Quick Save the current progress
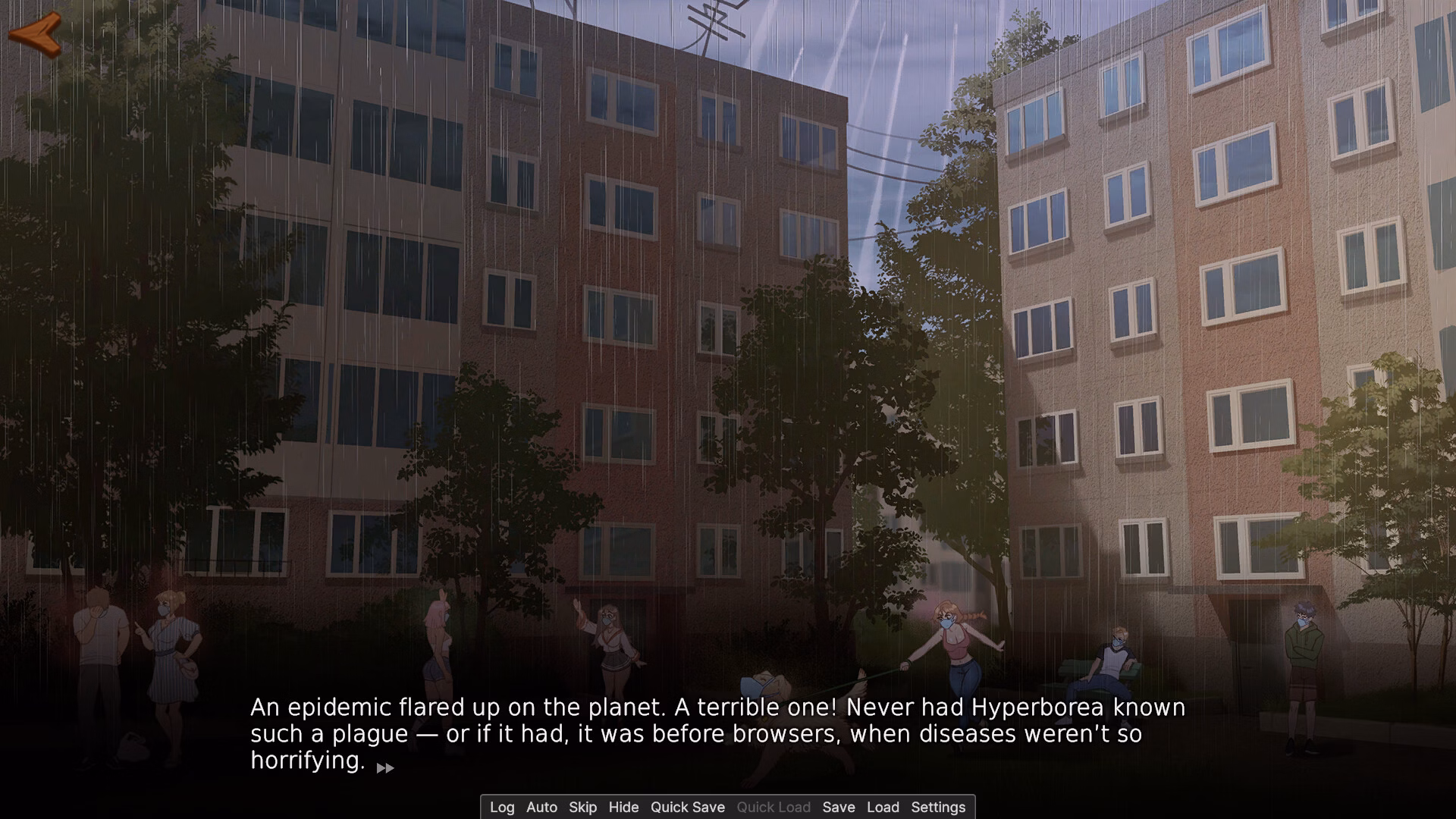Image resolution: width=1456 pixels, height=819 pixels. (x=687, y=807)
